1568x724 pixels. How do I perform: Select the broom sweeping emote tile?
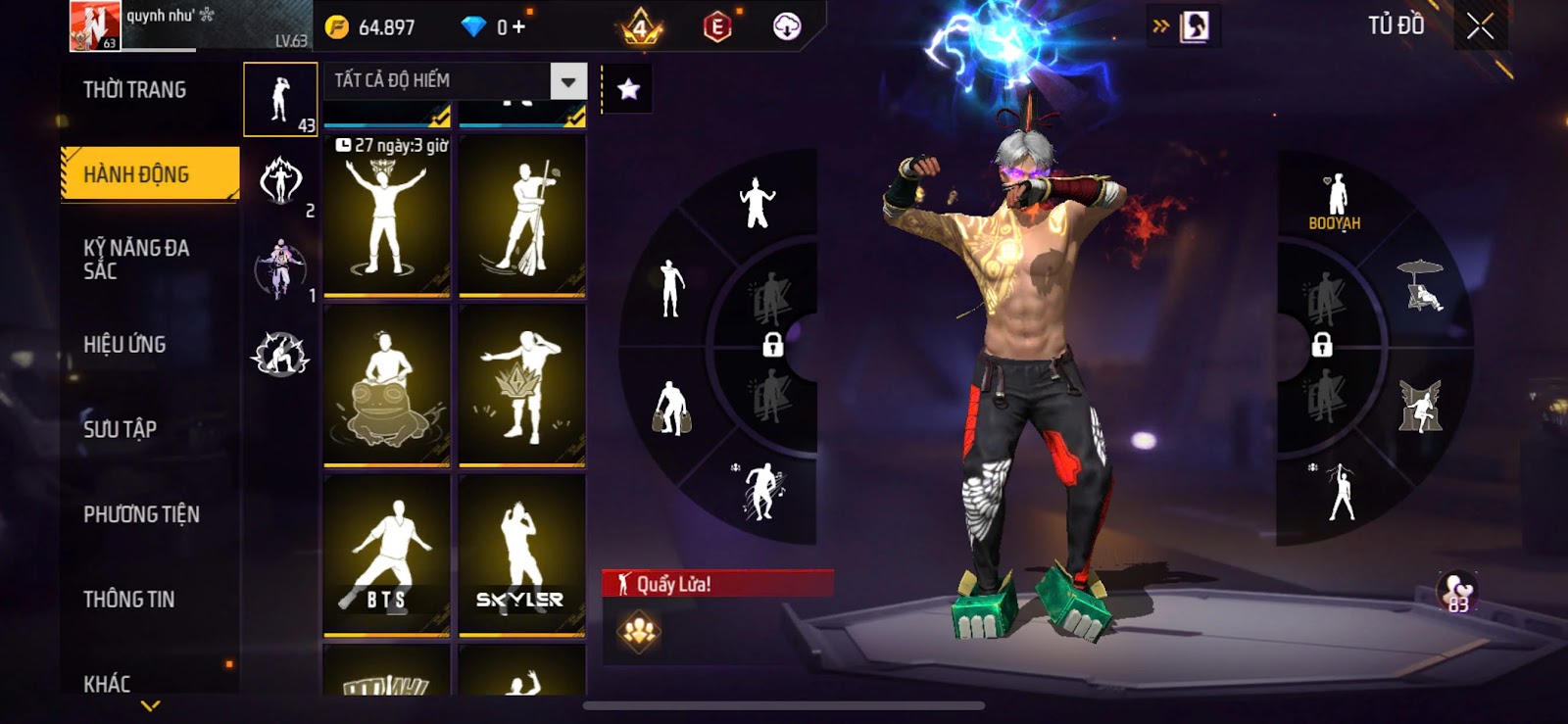point(521,216)
